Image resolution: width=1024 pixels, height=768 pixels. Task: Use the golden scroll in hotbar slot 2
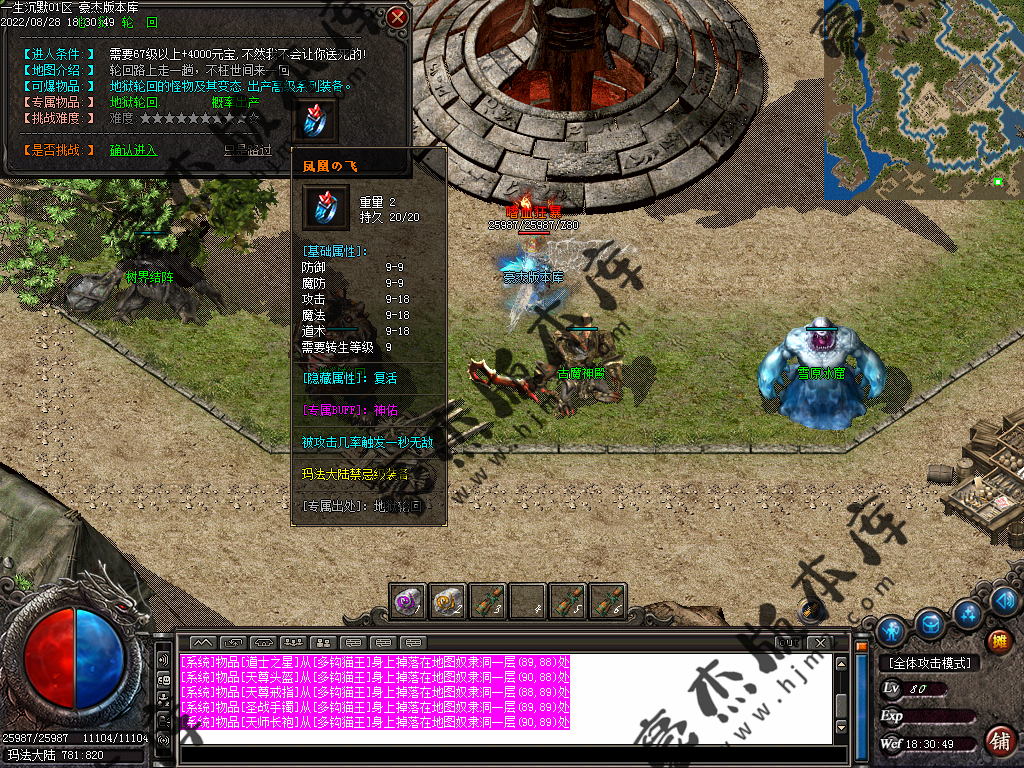click(447, 601)
